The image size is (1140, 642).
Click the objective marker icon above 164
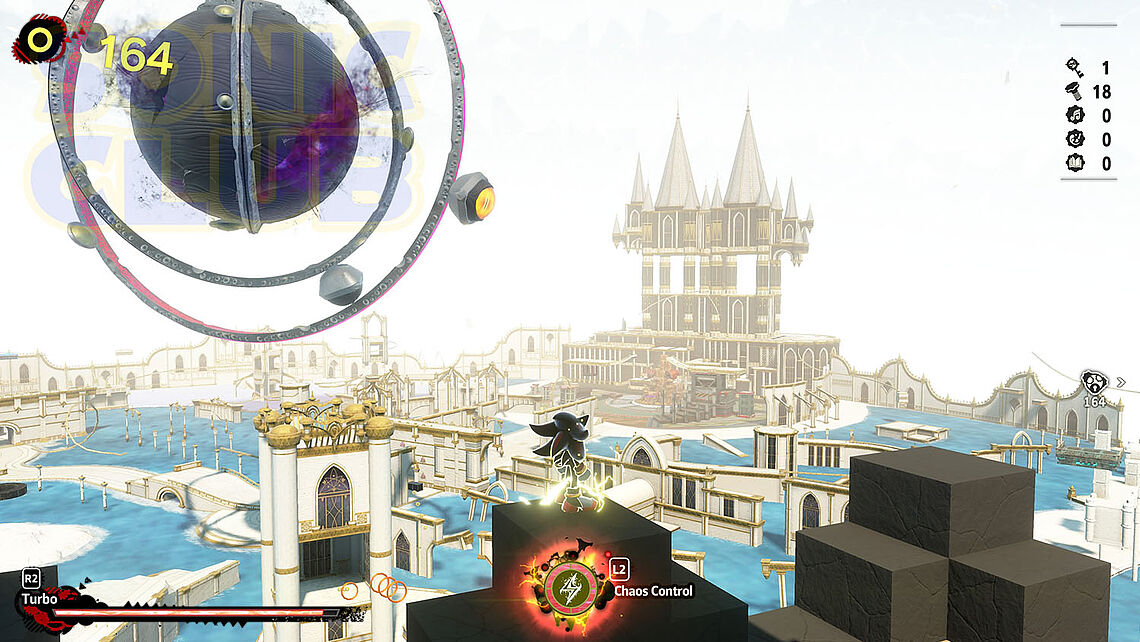pyautogui.click(x=1094, y=382)
